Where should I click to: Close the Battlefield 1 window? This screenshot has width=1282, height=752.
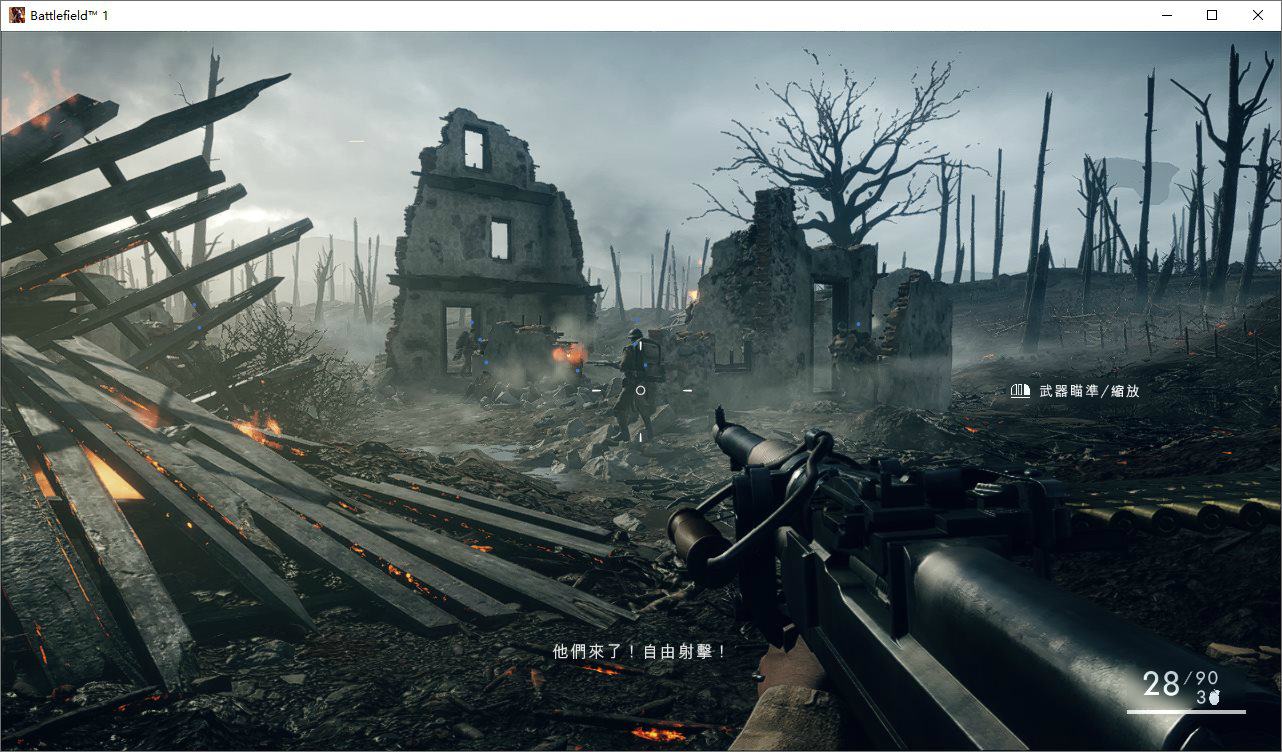pos(1258,15)
